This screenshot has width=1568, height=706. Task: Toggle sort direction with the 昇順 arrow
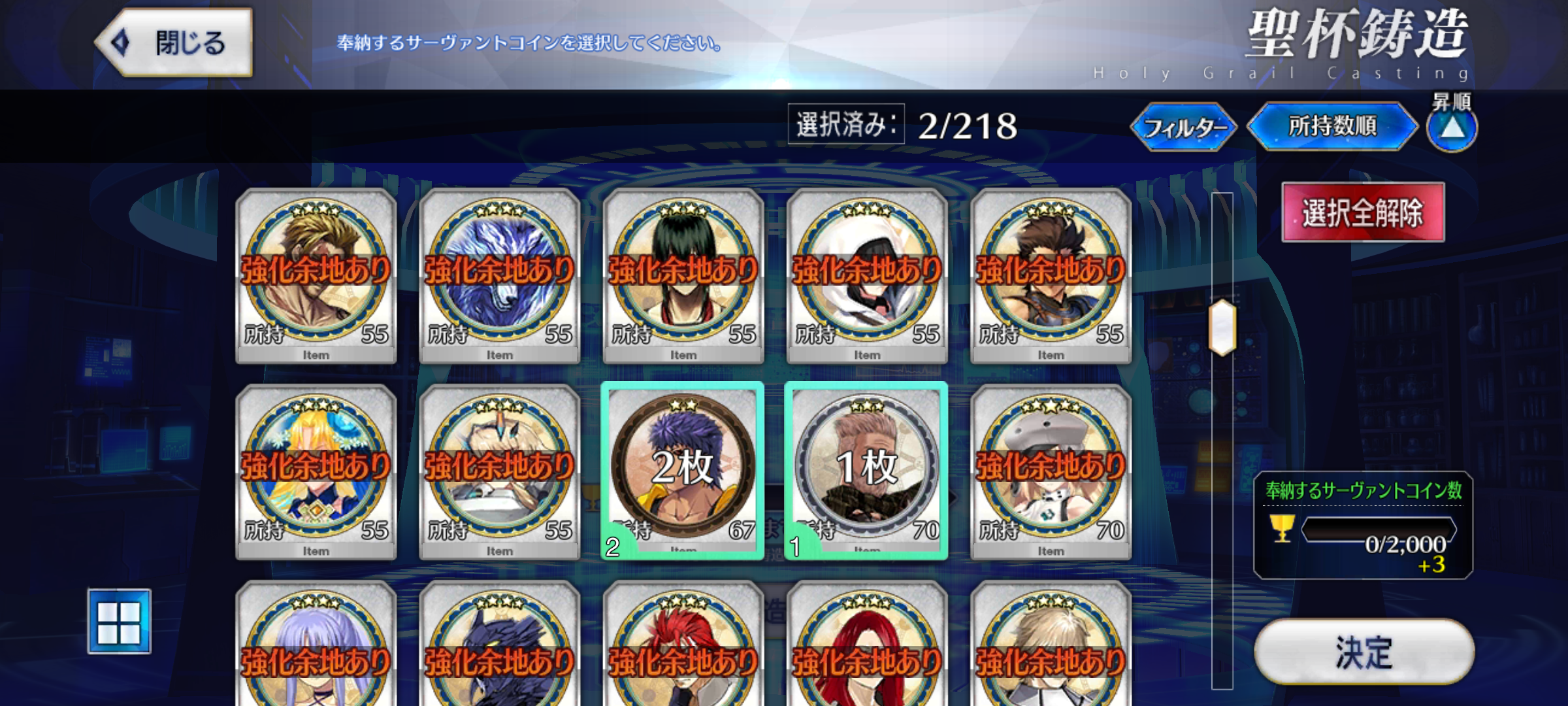pos(1451,128)
